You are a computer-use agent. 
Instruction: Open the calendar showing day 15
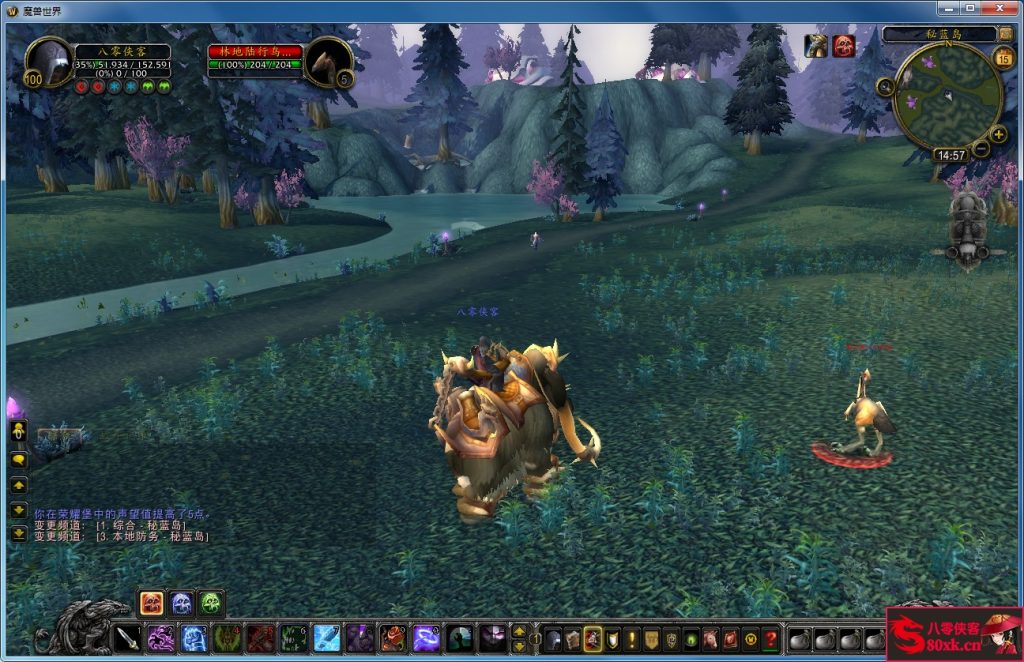[x=1004, y=58]
